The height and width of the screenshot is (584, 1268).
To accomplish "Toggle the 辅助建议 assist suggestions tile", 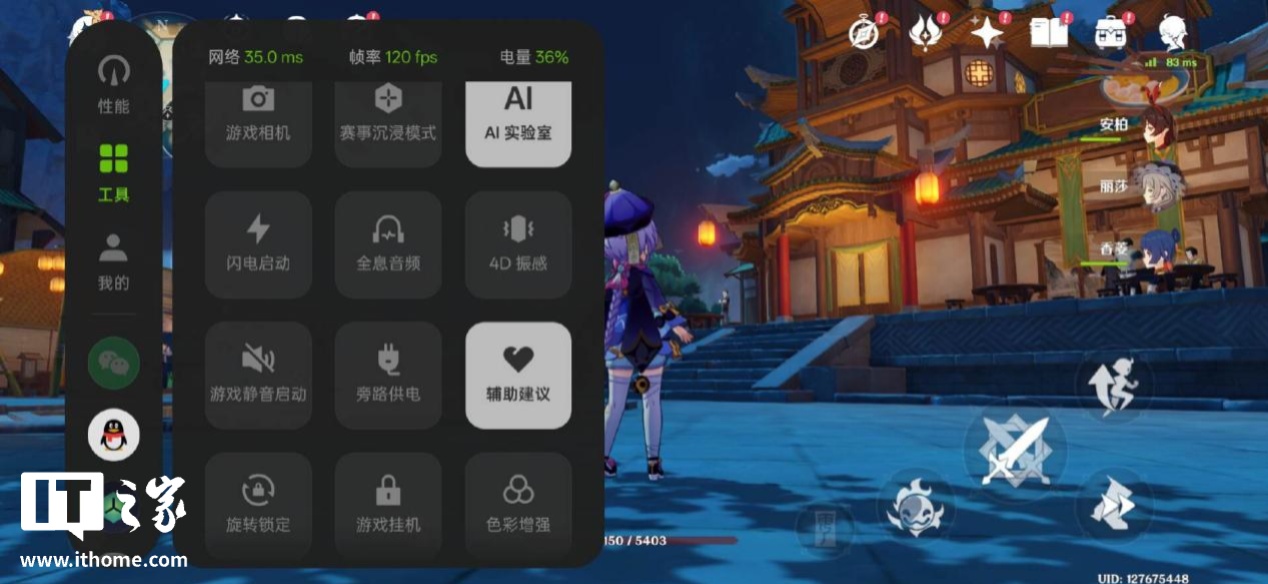I will pos(518,375).
